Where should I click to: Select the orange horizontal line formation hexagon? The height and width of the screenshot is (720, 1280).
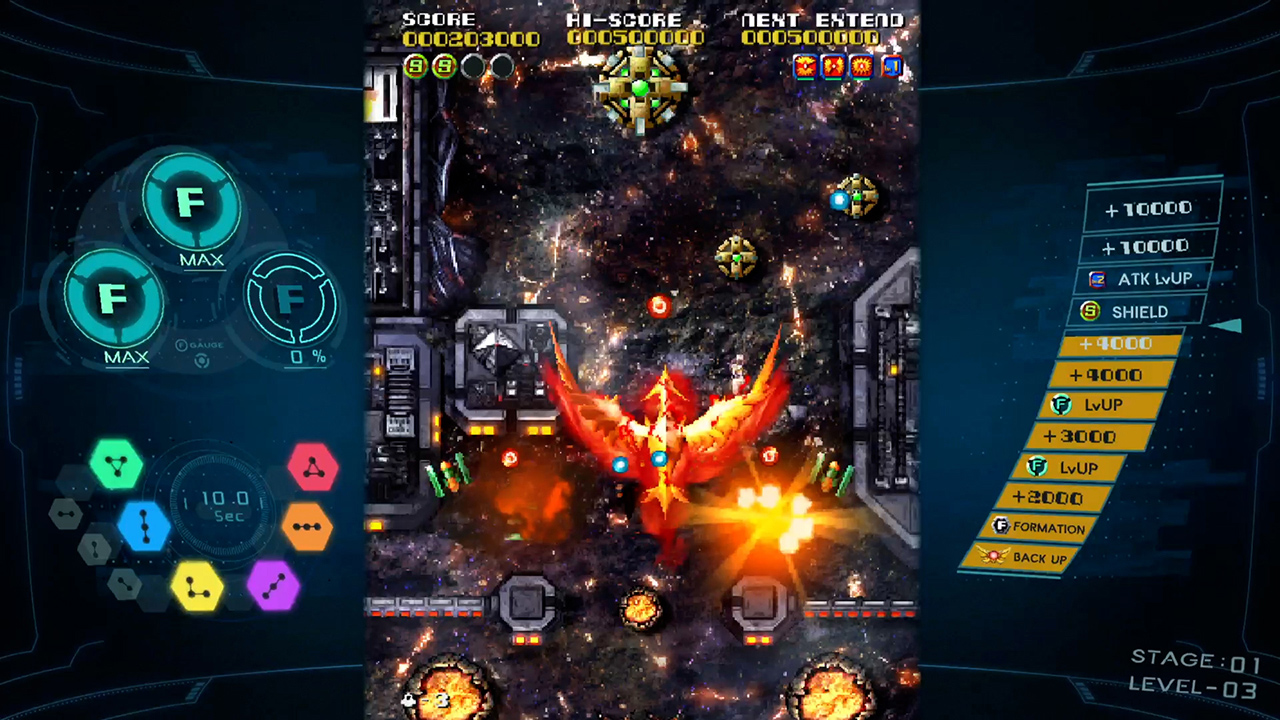pyautogui.click(x=309, y=528)
